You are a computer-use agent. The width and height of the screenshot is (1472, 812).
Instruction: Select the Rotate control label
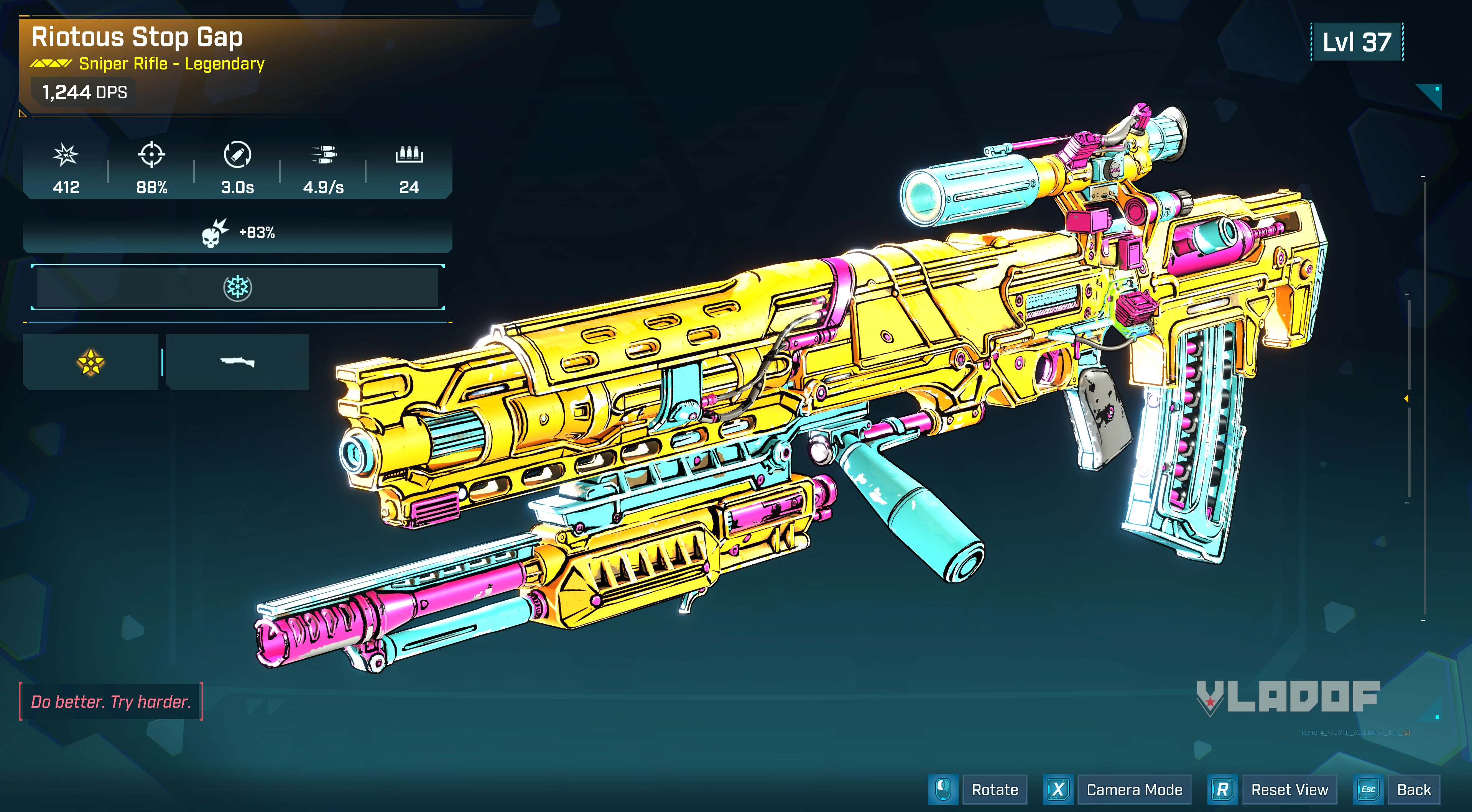pos(994,790)
